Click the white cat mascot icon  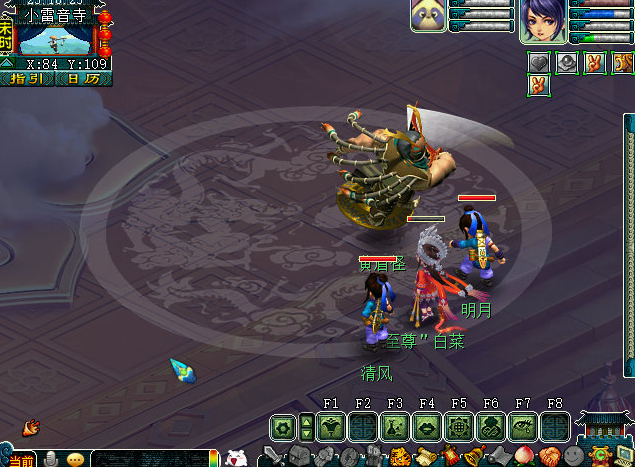pos(236,457)
